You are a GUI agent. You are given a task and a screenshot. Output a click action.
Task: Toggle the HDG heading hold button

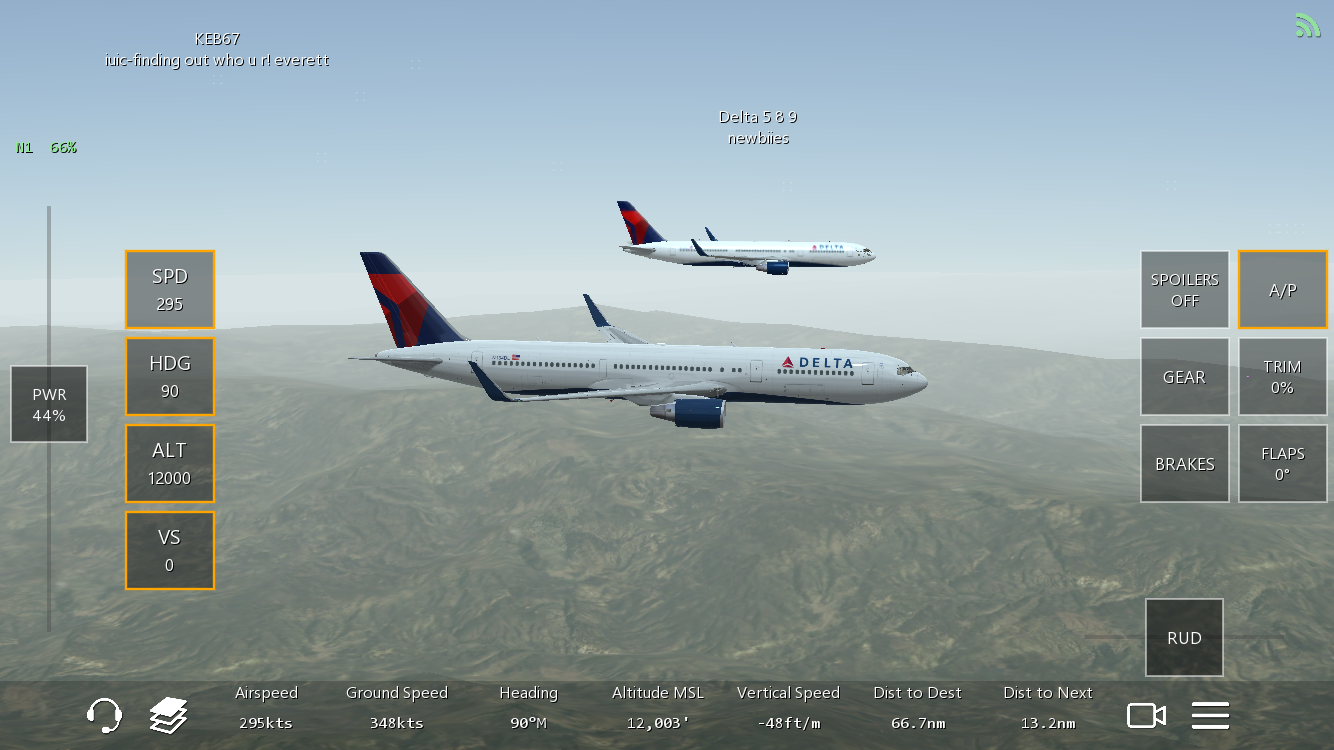click(x=170, y=377)
